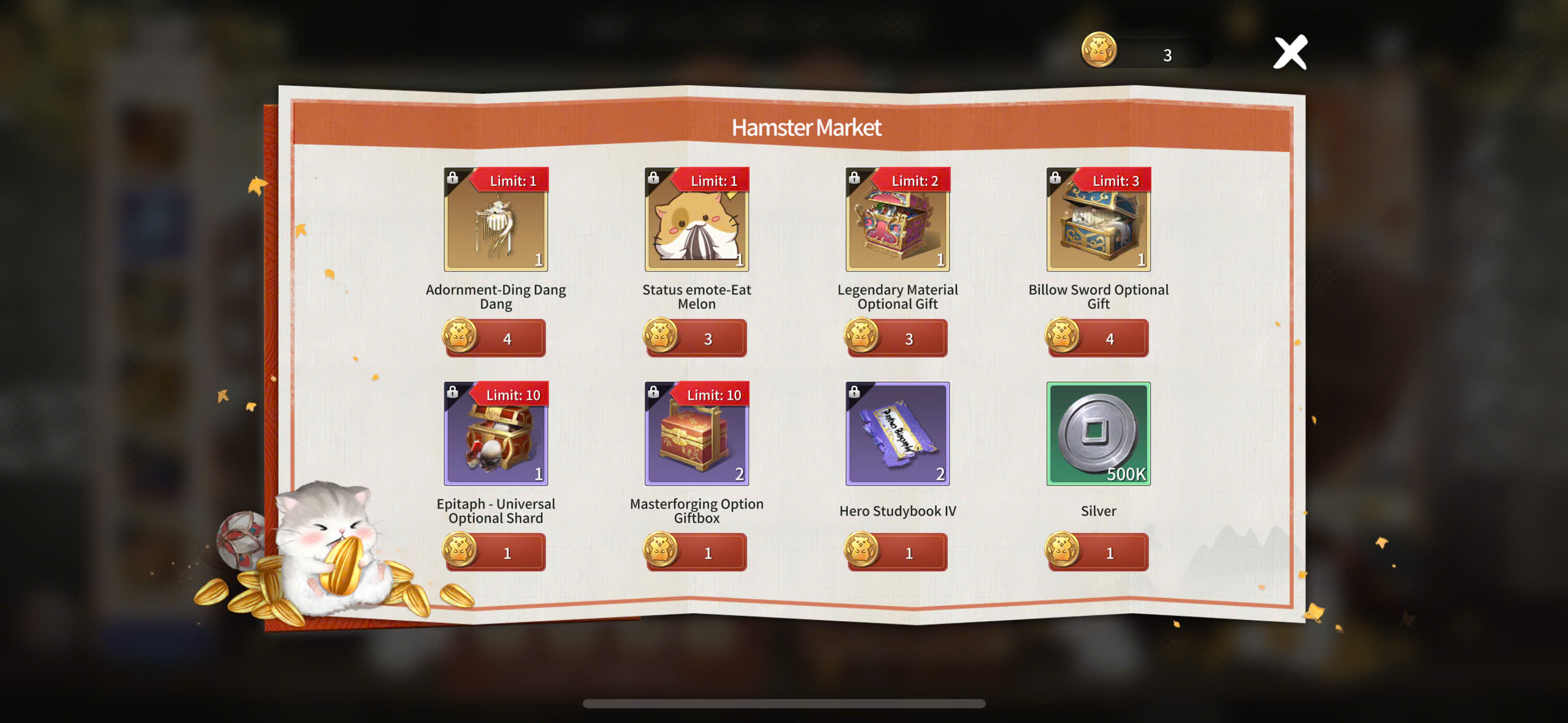Viewport: 1568px width, 723px height.
Task: Select the Epitaph Universal Optional Shard item
Action: (x=496, y=434)
